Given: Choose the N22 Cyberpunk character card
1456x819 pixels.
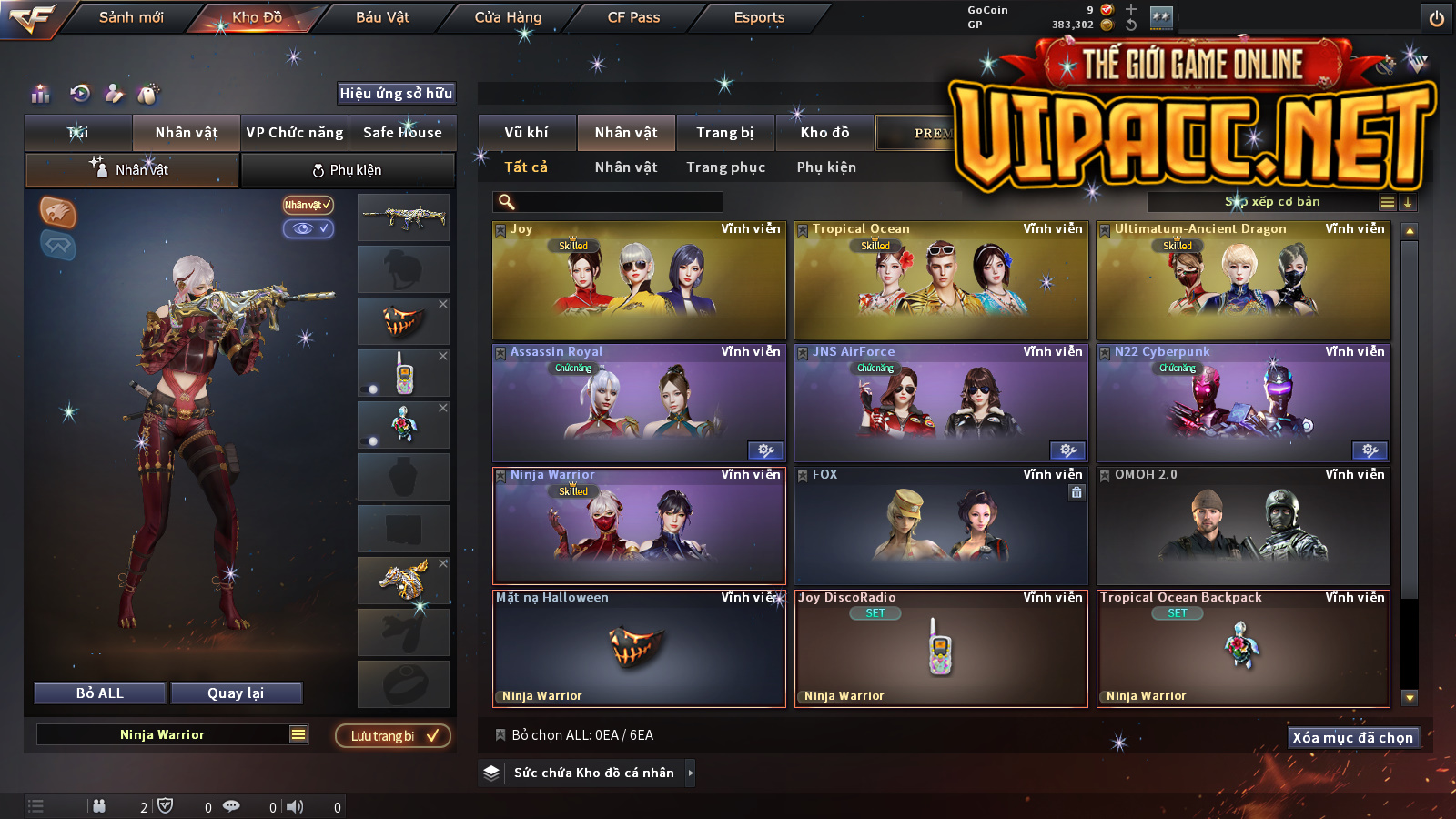Looking at the screenshot, I should coord(1243,403).
